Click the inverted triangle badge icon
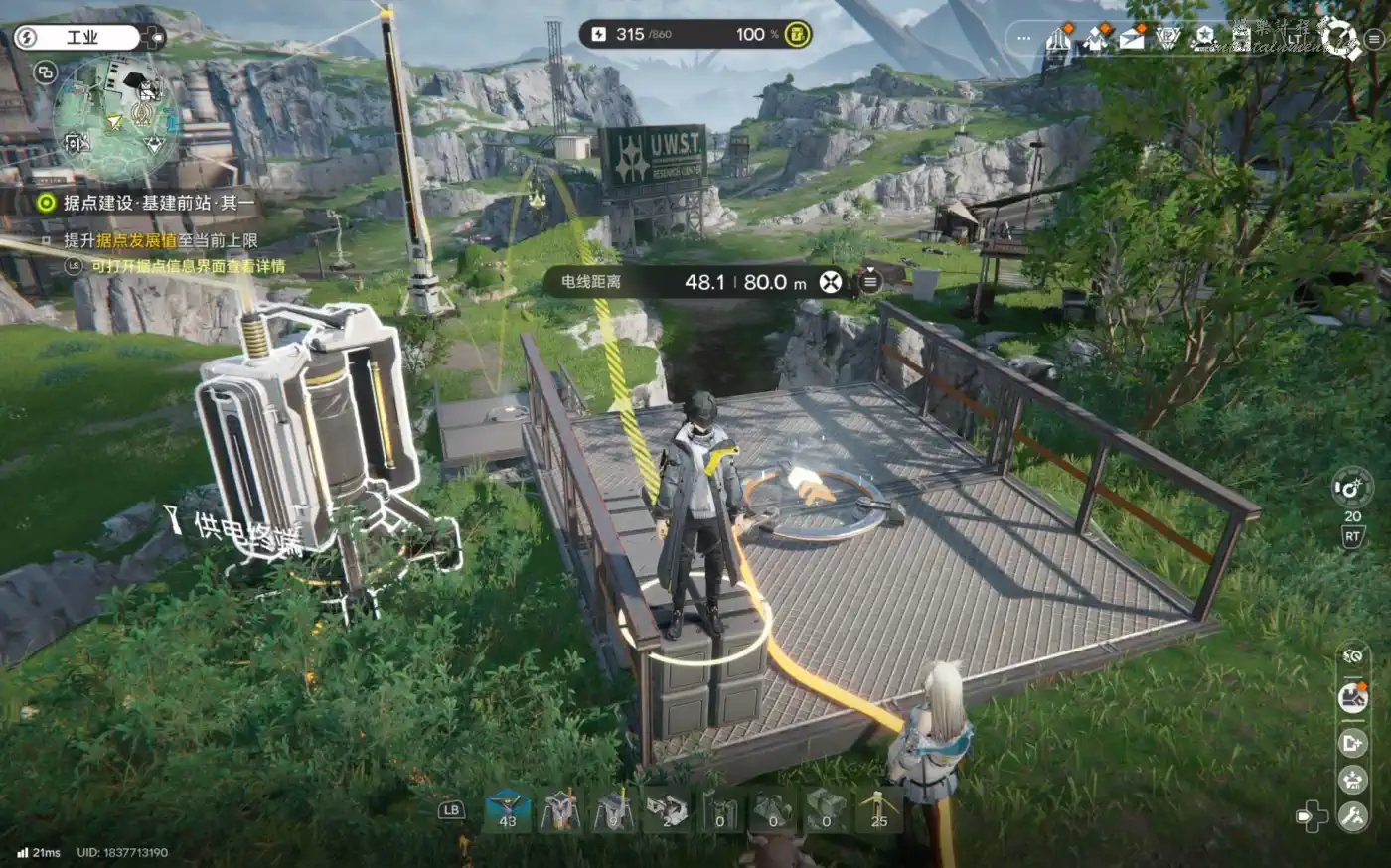The height and width of the screenshot is (868, 1391). point(1167,39)
